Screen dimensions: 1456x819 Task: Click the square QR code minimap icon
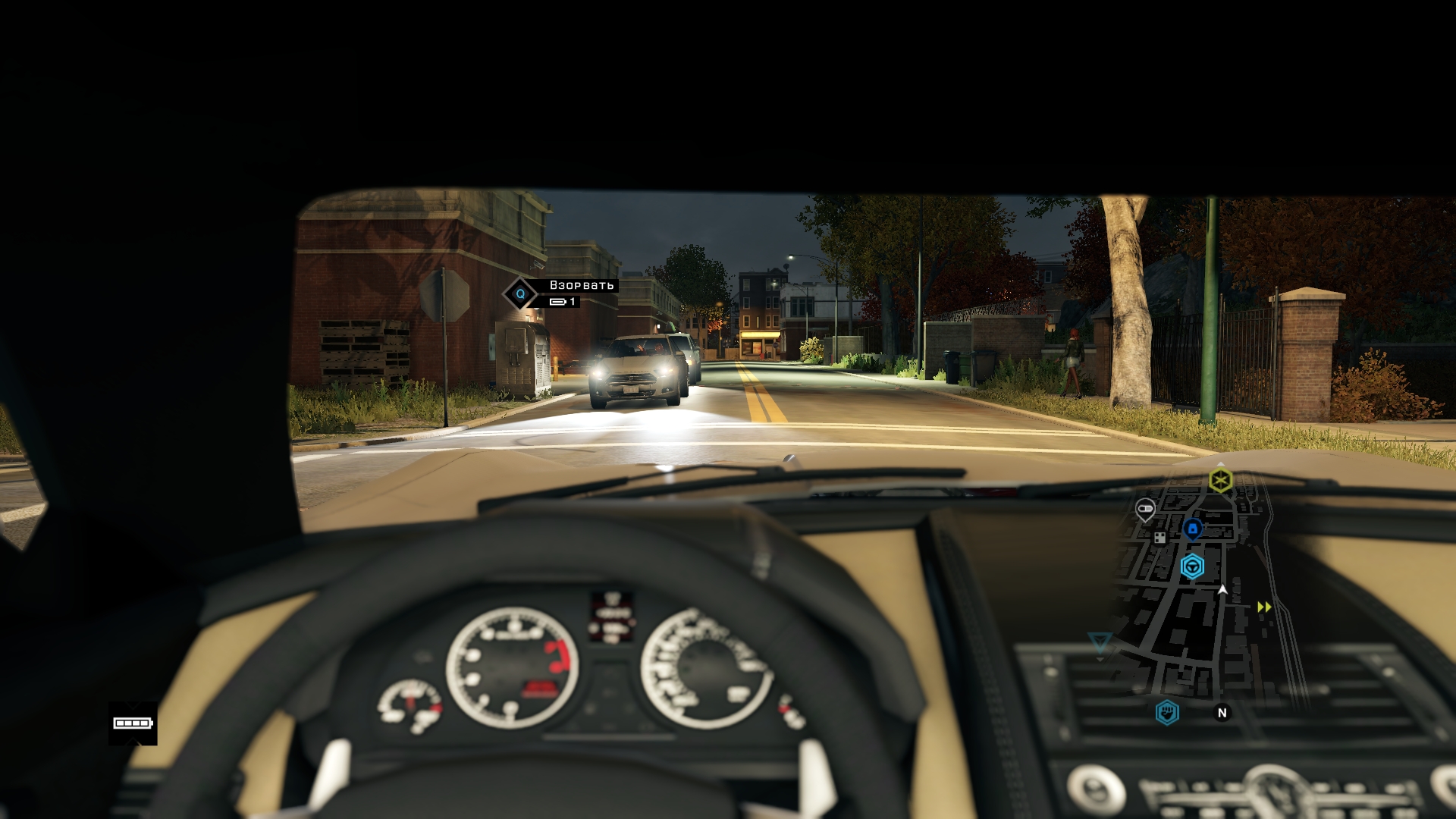(x=1159, y=538)
